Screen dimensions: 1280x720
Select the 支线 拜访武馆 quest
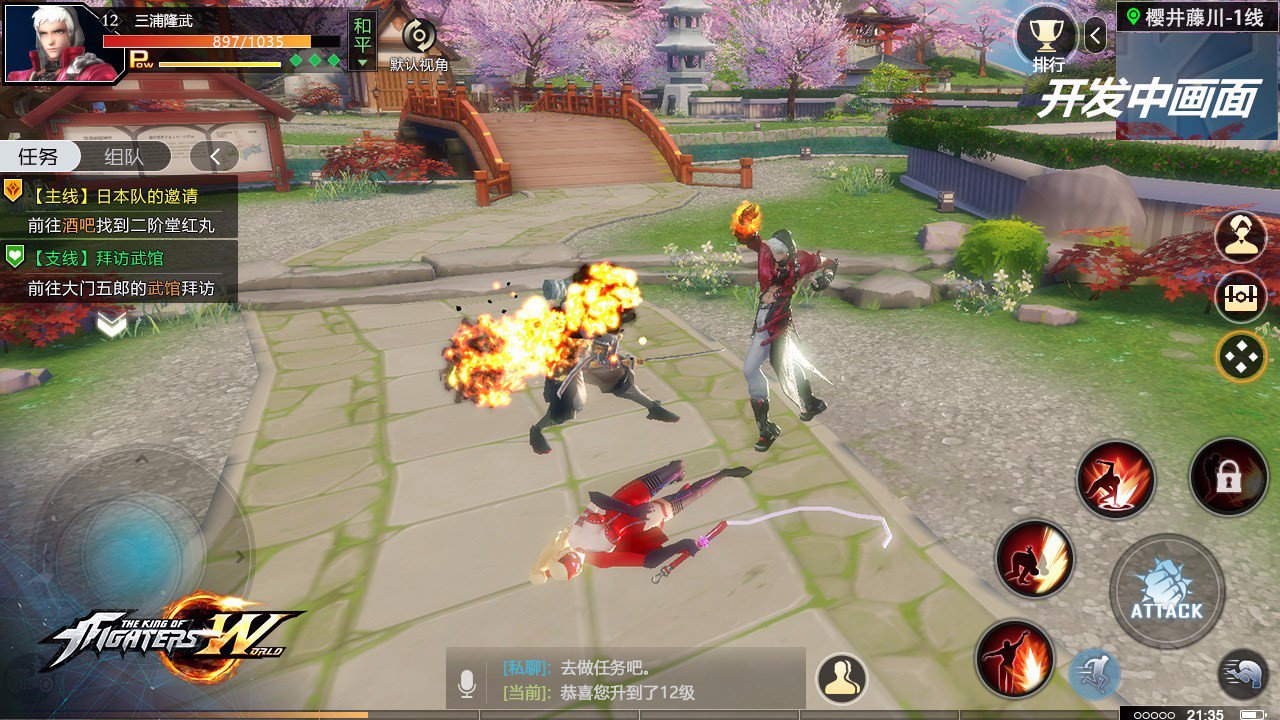(120, 273)
